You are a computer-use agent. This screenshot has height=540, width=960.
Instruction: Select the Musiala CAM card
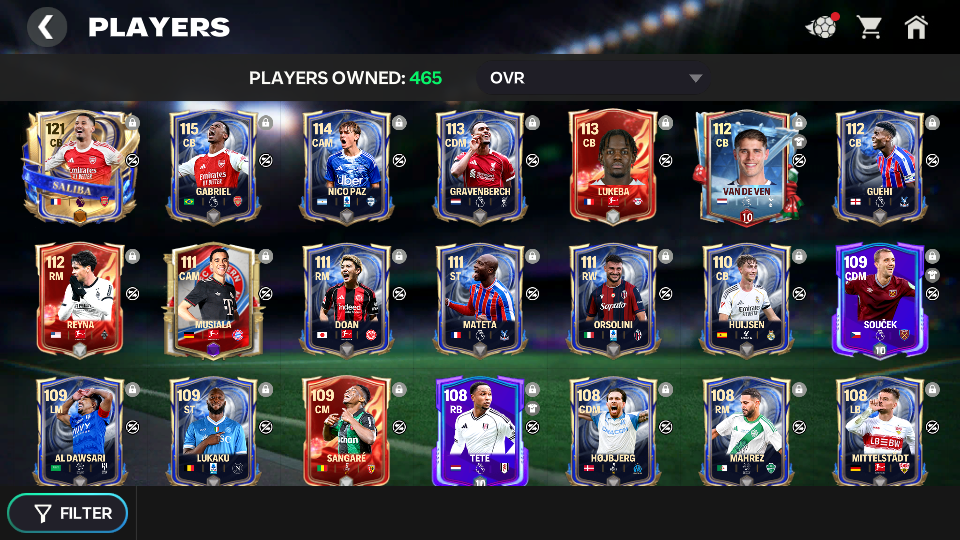click(213, 299)
